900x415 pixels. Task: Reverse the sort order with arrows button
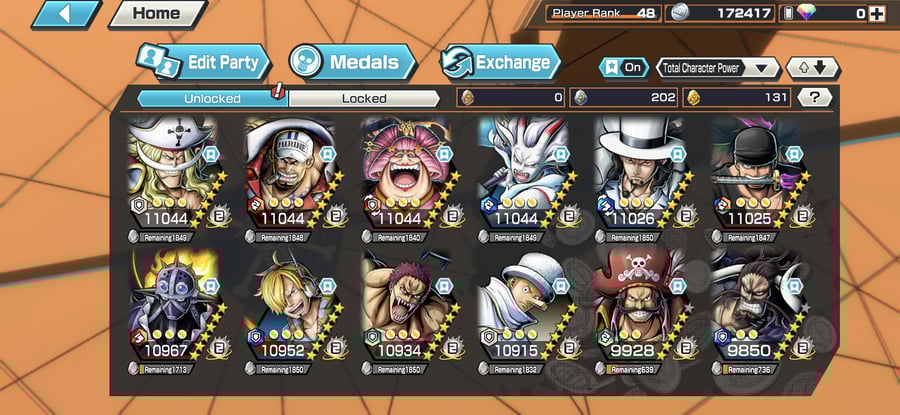[x=812, y=68]
